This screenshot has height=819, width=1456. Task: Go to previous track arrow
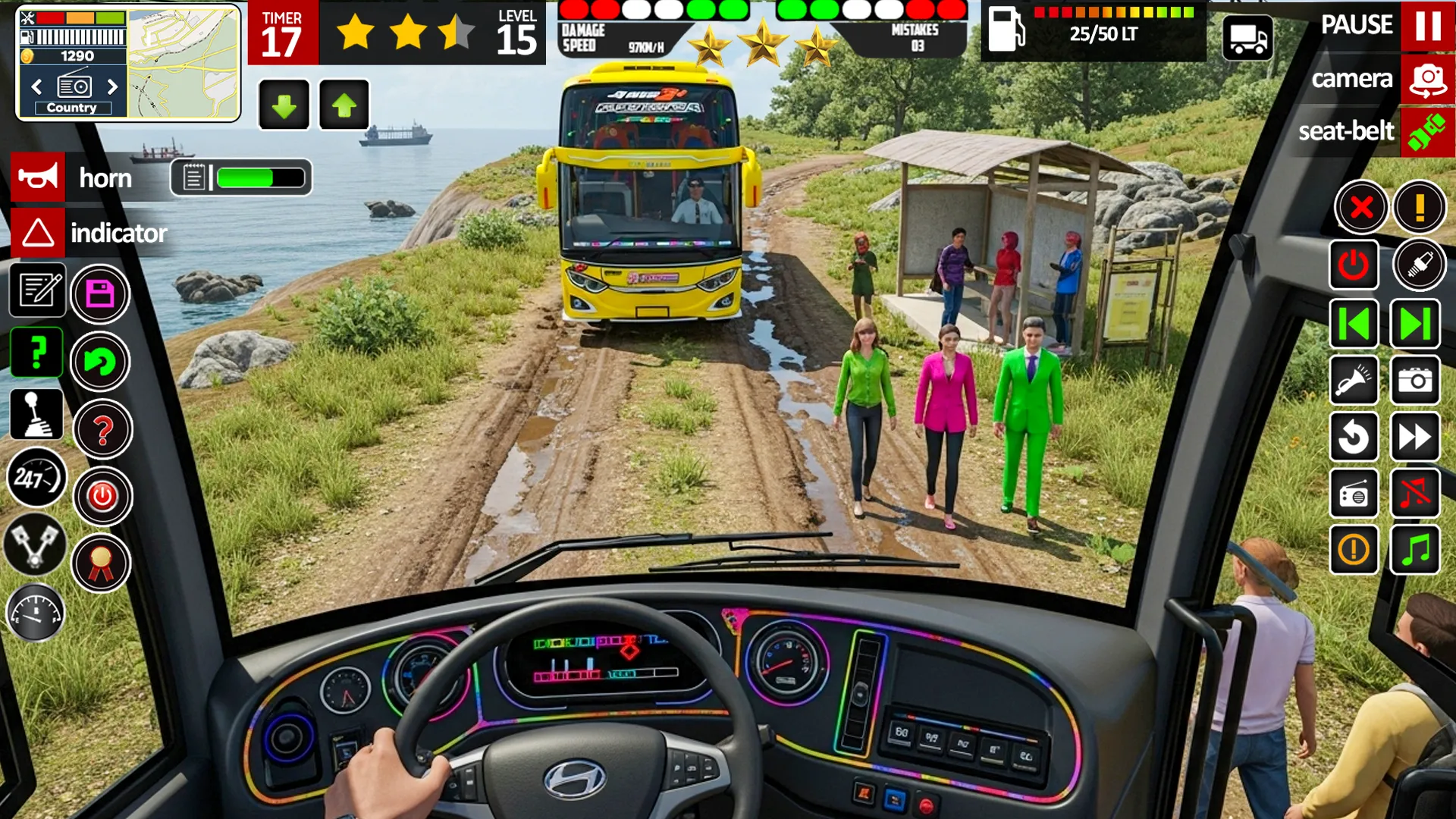[1354, 324]
